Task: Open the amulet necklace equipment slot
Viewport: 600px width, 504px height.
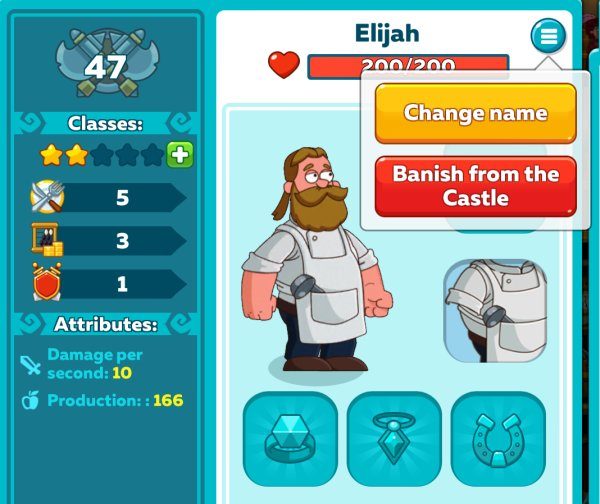Action: 394,437
